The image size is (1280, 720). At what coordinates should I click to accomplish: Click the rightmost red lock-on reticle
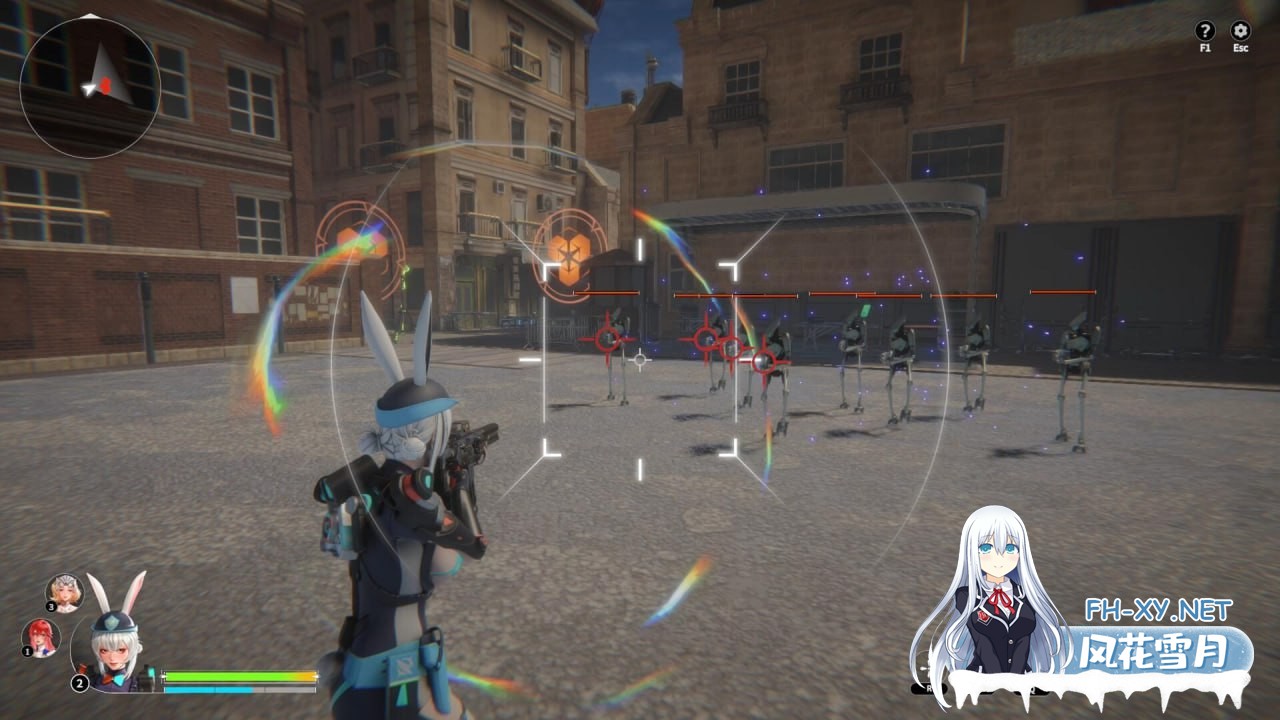pos(763,361)
